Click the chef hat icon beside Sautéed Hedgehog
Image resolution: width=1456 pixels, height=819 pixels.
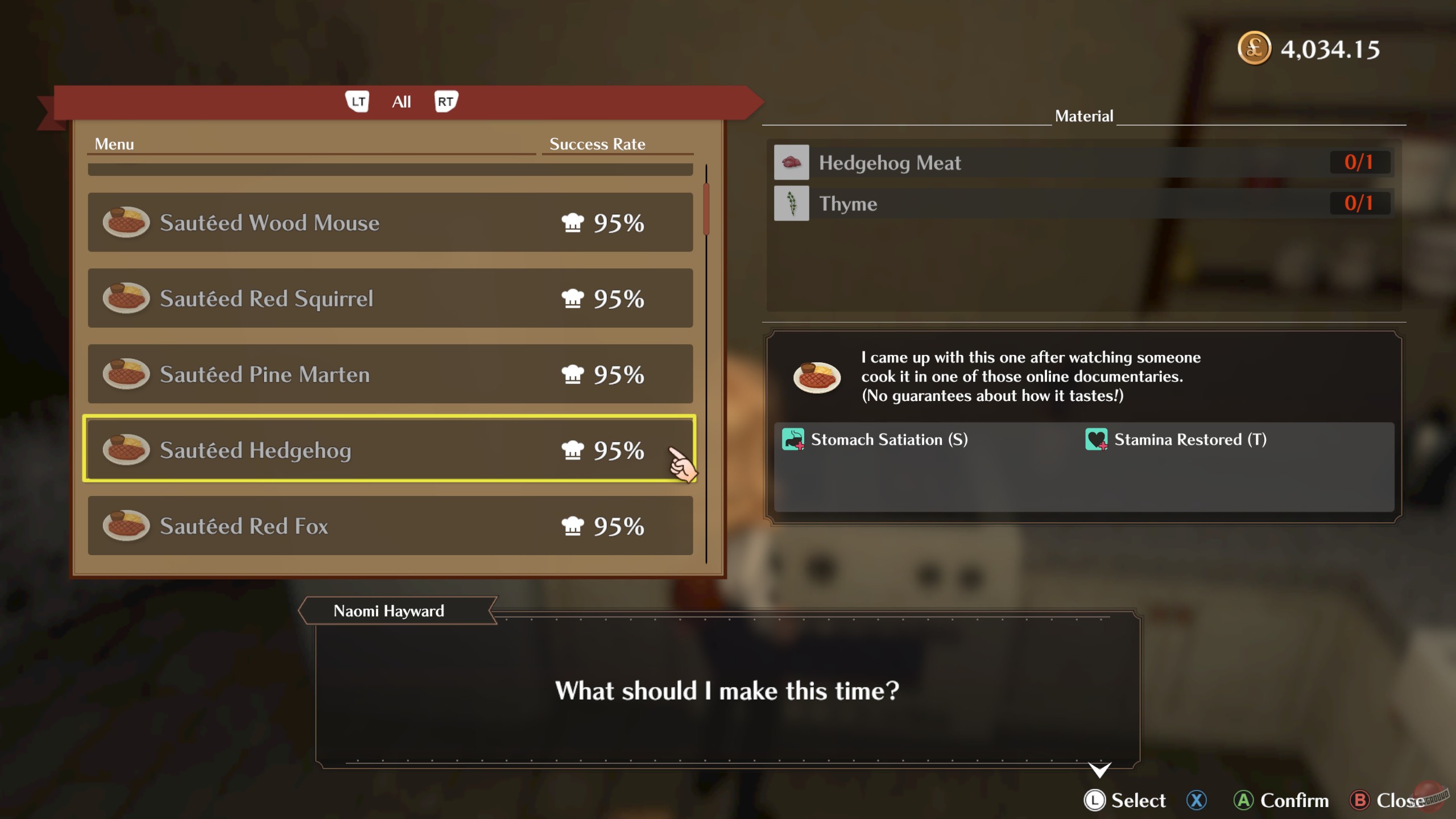pyautogui.click(x=574, y=450)
